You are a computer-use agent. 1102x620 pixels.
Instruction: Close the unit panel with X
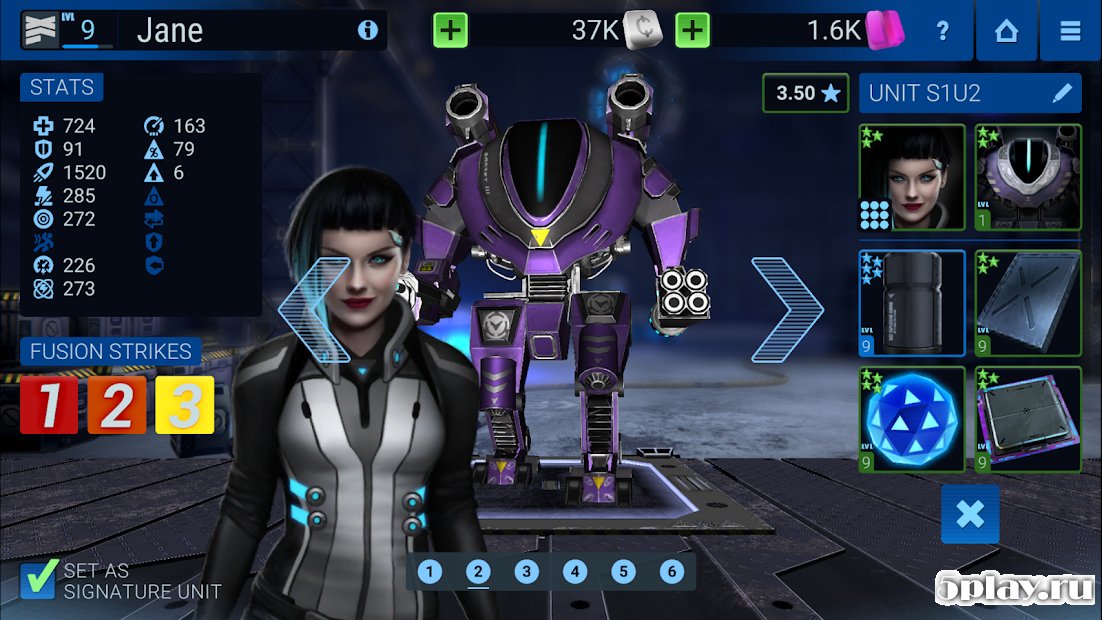tap(970, 514)
